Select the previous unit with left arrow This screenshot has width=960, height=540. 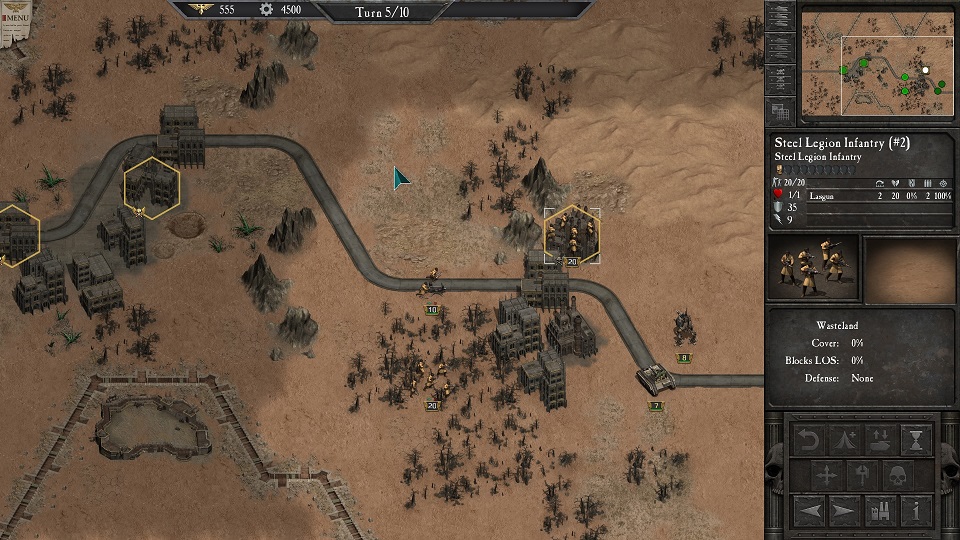(809, 510)
